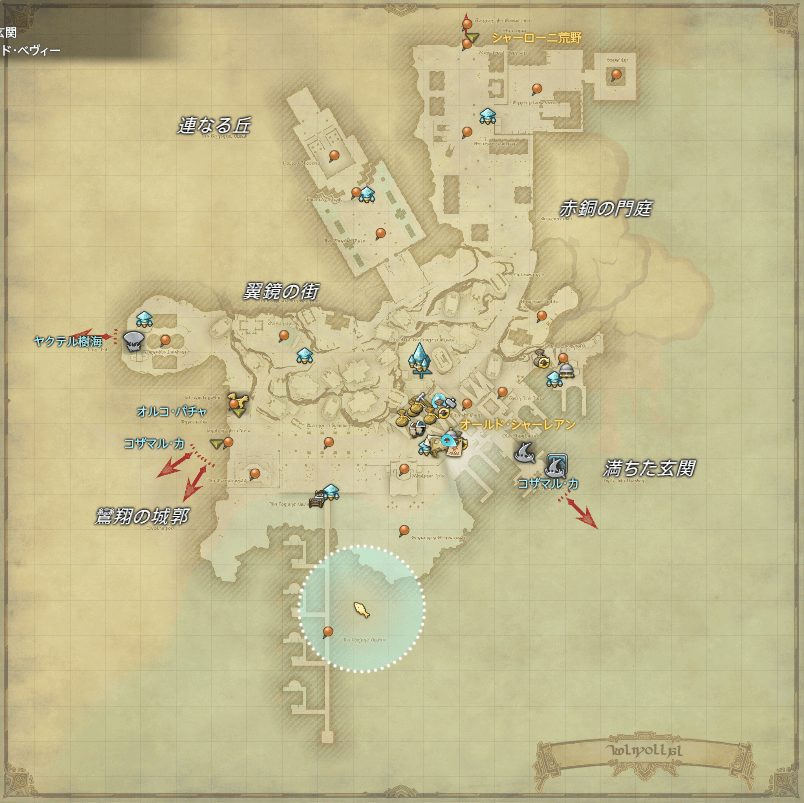This screenshot has width=804, height=803.
Task: Select the オルコ・パチャ destination label
Action: 173,410
